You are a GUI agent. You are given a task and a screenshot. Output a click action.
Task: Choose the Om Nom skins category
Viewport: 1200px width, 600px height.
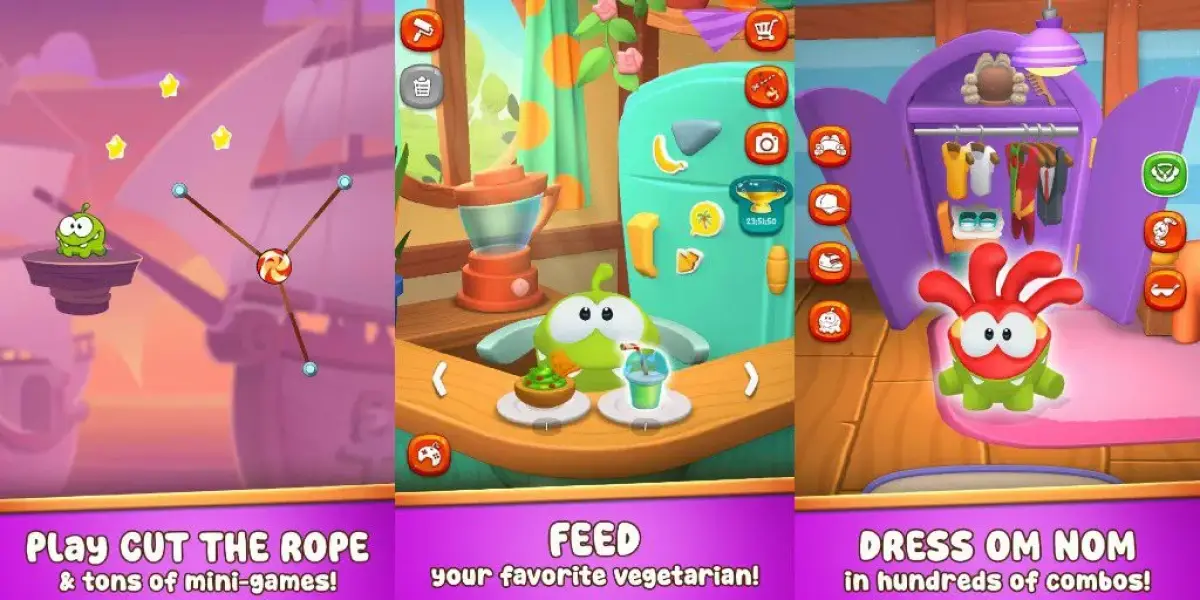(829, 321)
